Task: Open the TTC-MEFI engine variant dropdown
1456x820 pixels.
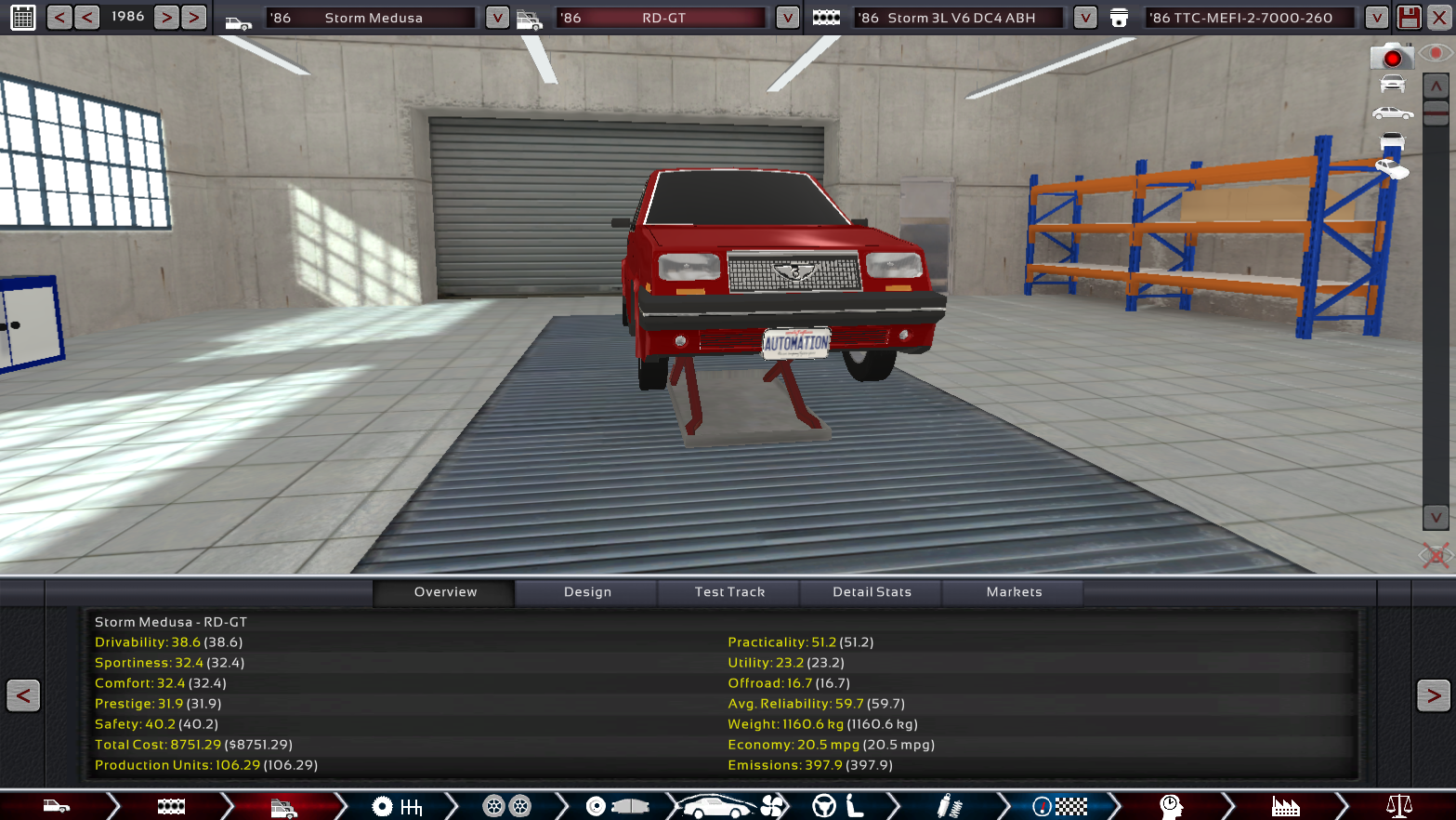Action: pos(1376,18)
